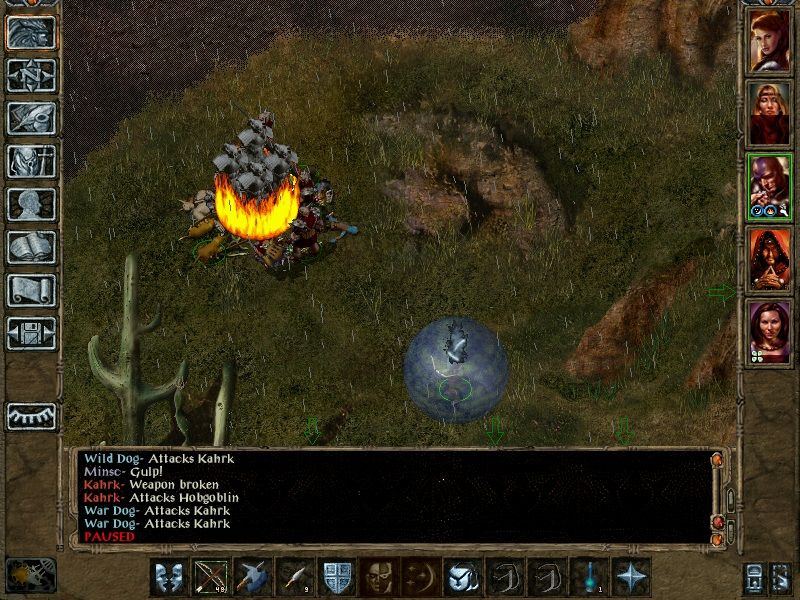Select the red-haired woman's portrait
The image size is (800, 600).
(770, 40)
